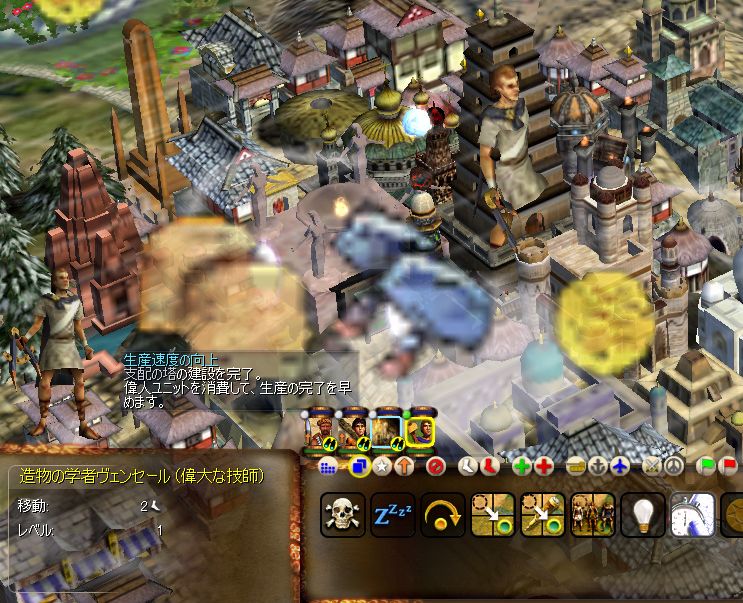Viewport: 743px width, 603px height.
Task: Click the group of warriors icon
Action: [592, 514]
